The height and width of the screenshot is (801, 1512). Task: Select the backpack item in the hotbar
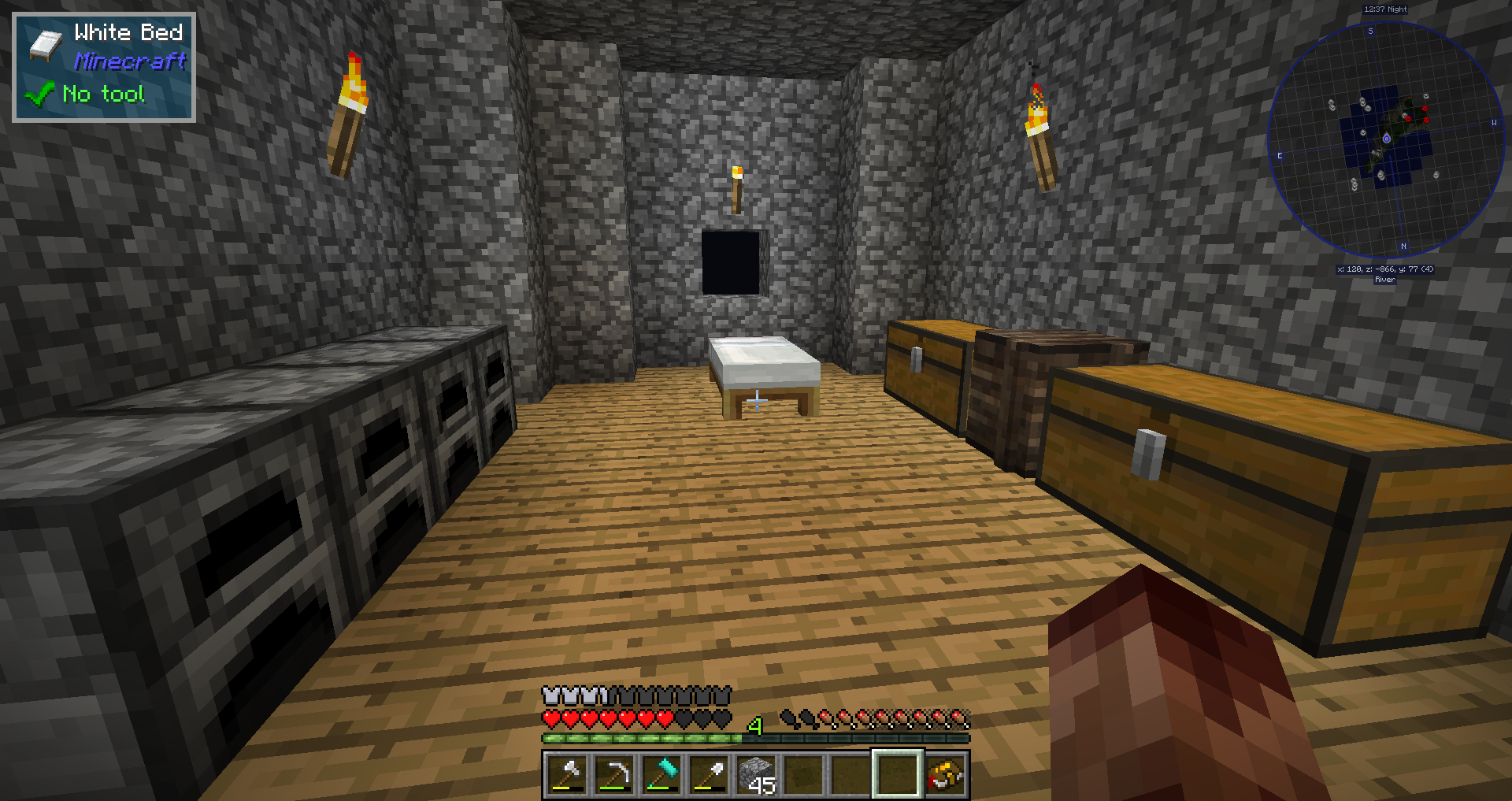pyautogui.click(x=946, y=774)
